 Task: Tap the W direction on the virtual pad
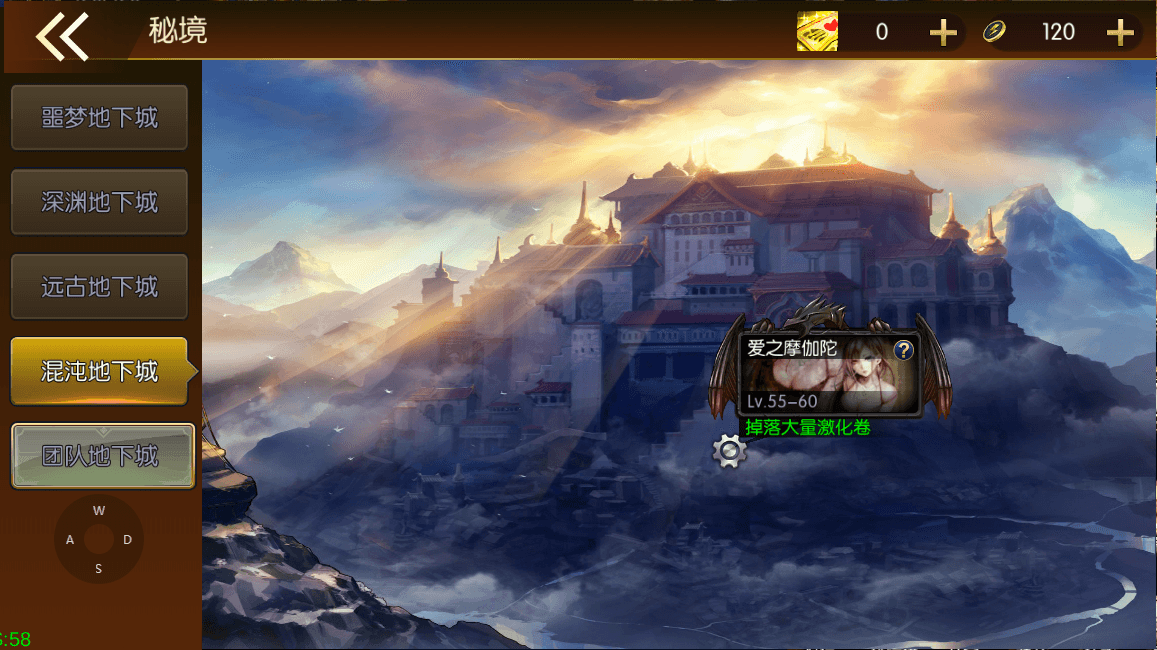99,511
